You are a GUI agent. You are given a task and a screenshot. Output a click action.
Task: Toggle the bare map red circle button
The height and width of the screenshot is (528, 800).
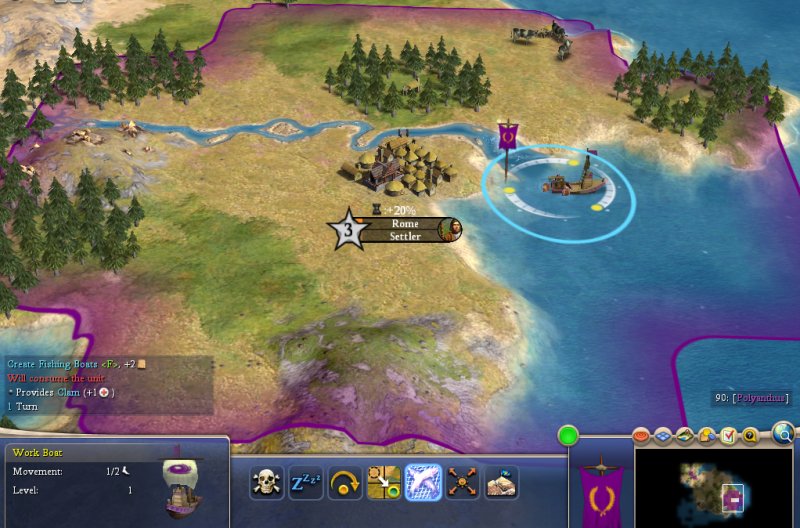(642, 436)
